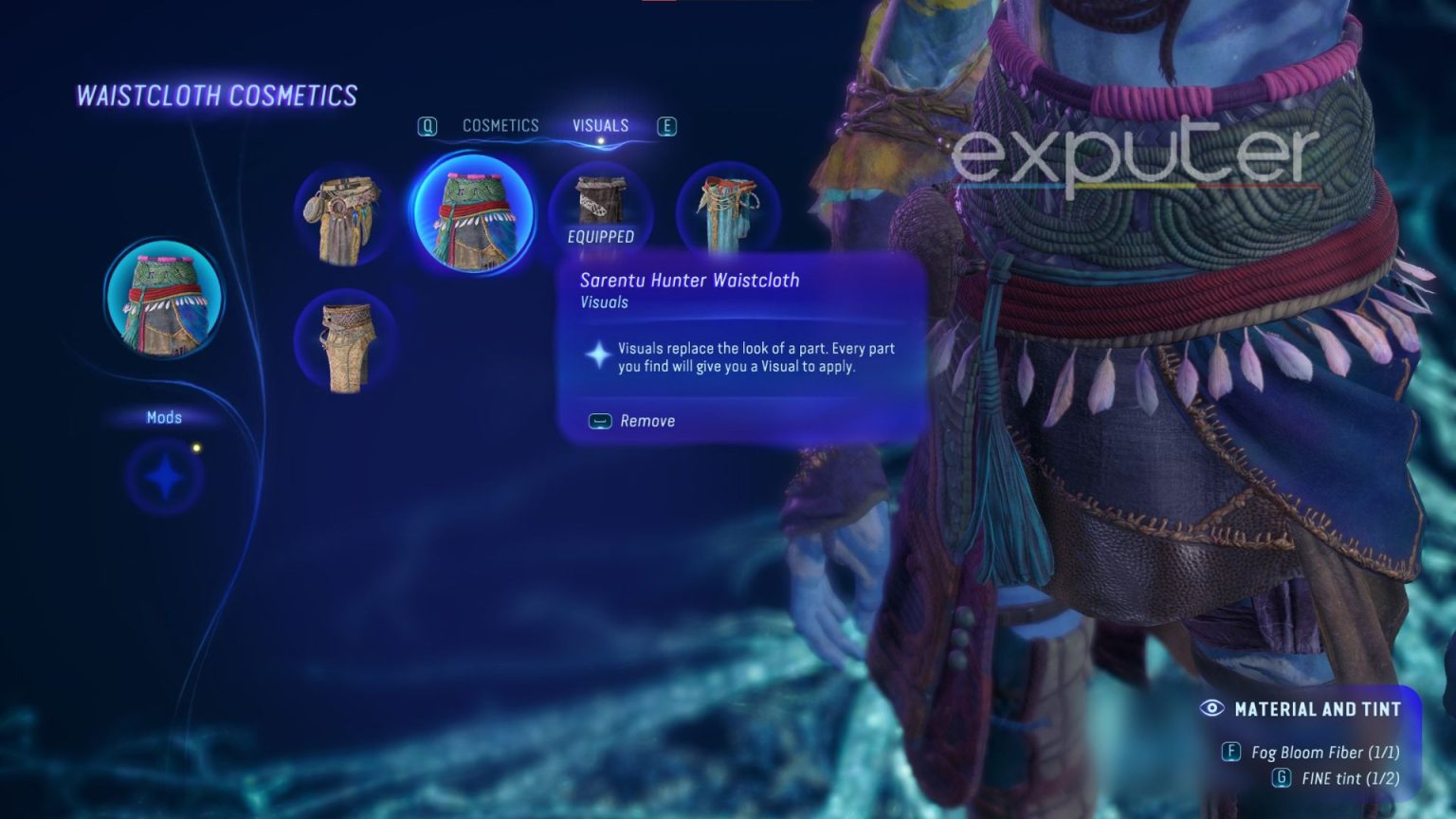Screen dimensions: 1456x819
Task: Click the Remove button
Action: tap(632, 420)
